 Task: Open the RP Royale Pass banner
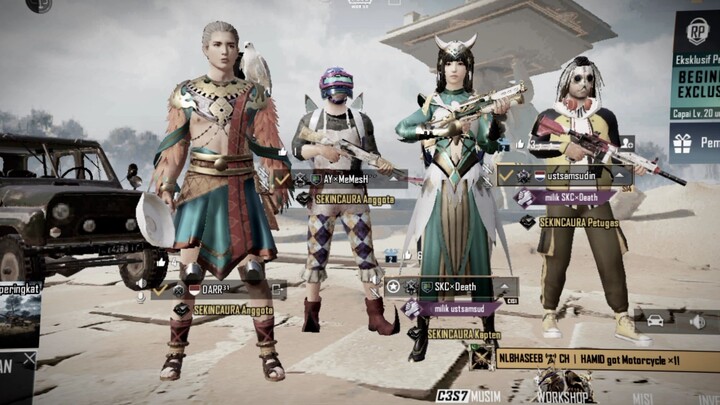tap(696, 60)
